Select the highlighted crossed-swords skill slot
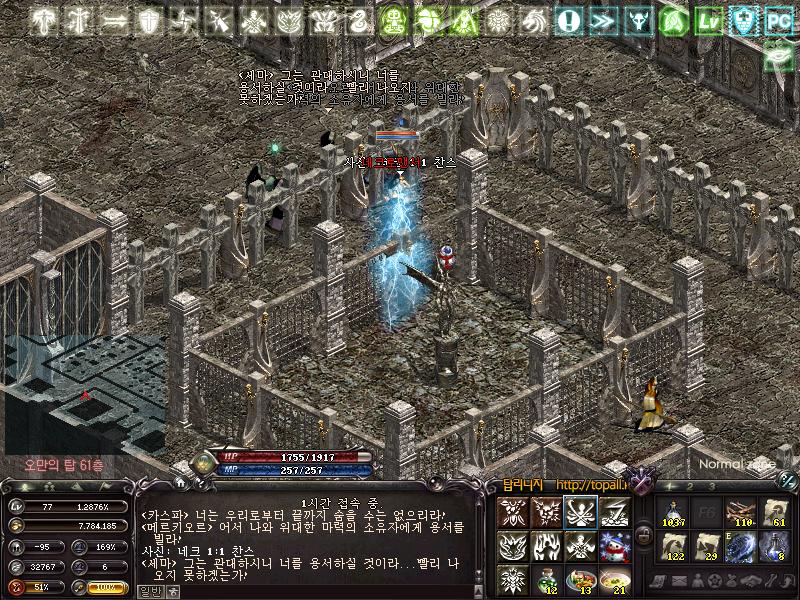This screenshot has width=800, height=600. [x=580, y=512]
